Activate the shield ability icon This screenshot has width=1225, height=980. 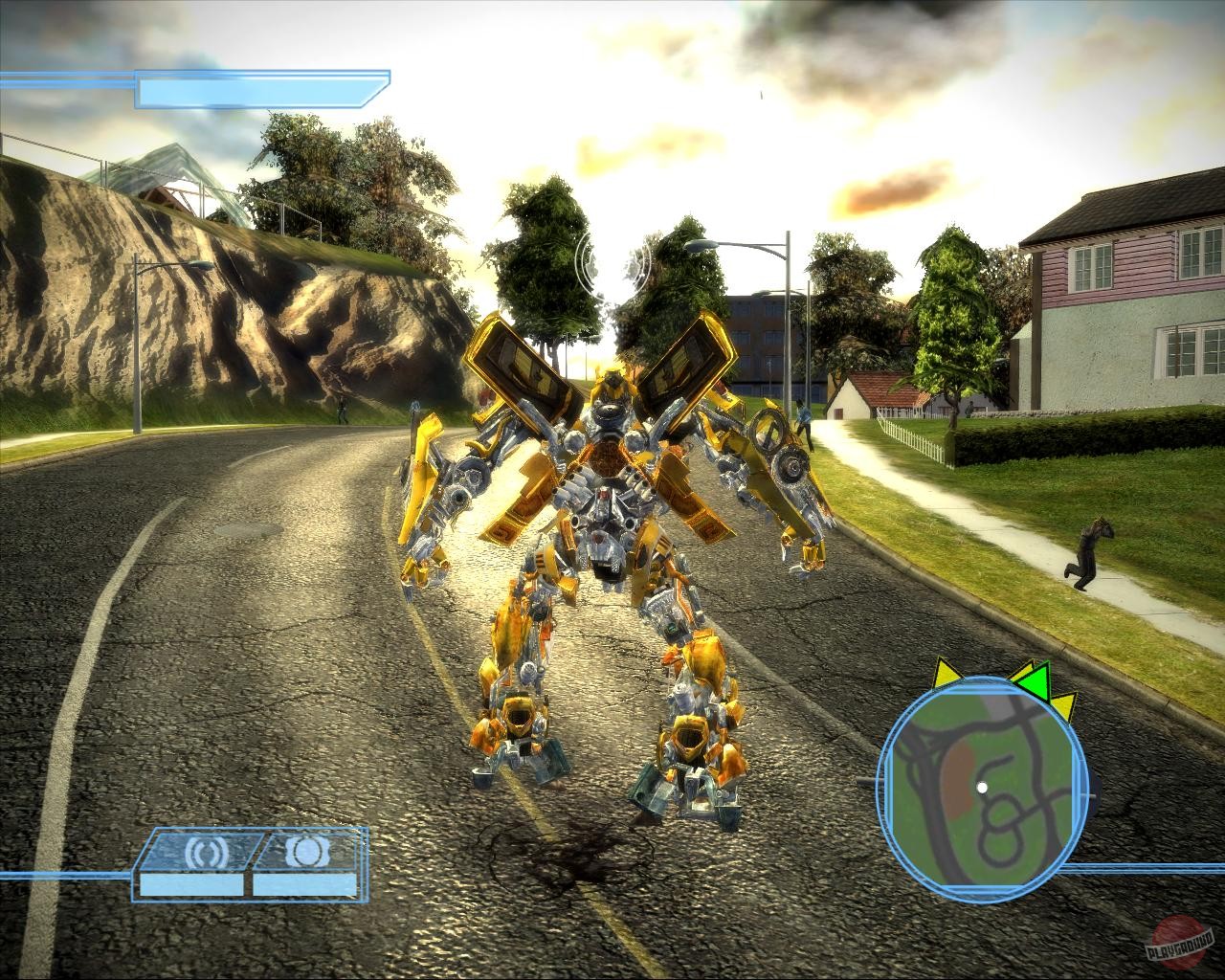pyautogui.click(x=308, y=850)
